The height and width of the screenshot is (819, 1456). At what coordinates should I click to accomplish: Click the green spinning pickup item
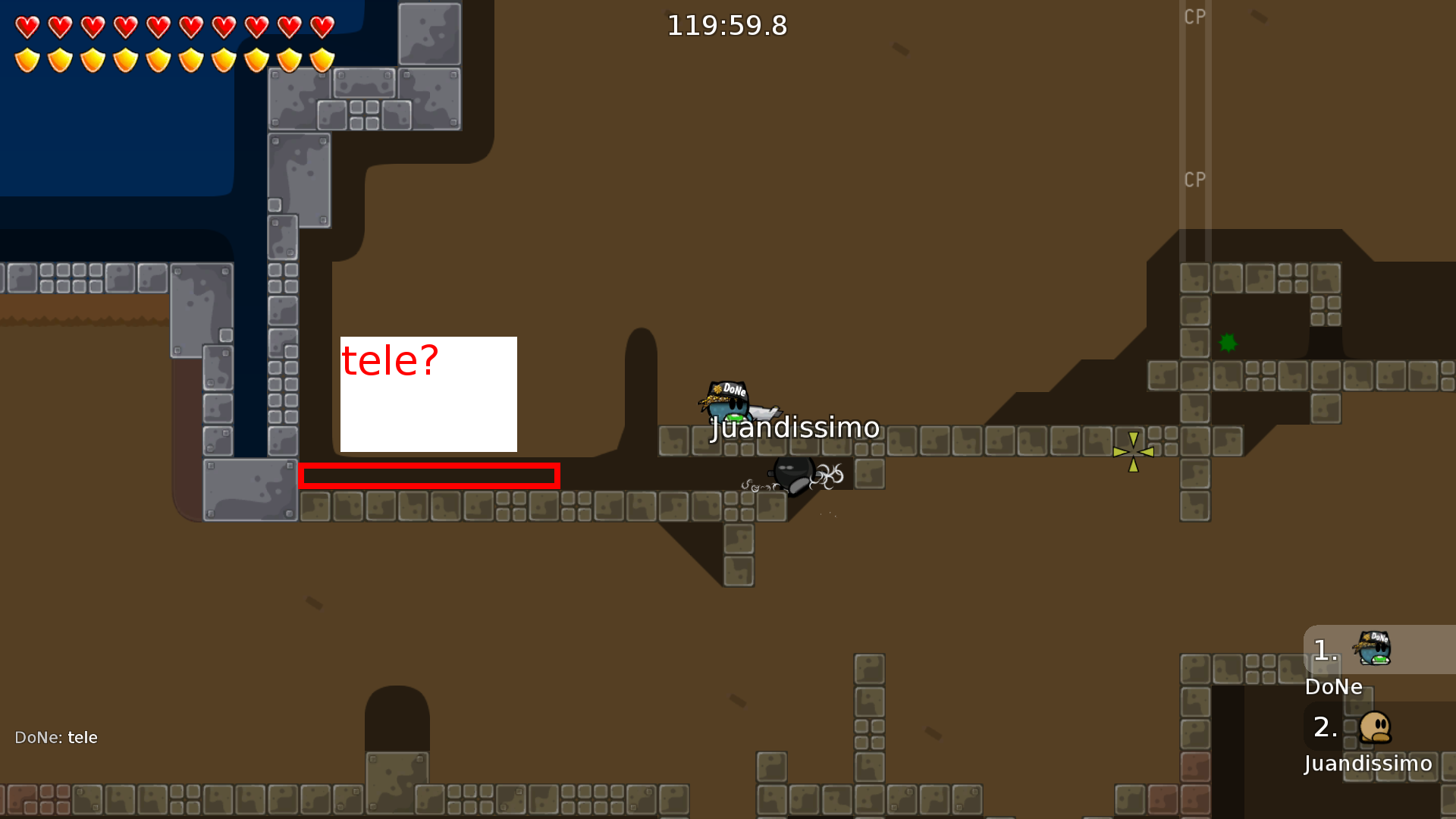pyautogui.click(x=1227, y=344)
